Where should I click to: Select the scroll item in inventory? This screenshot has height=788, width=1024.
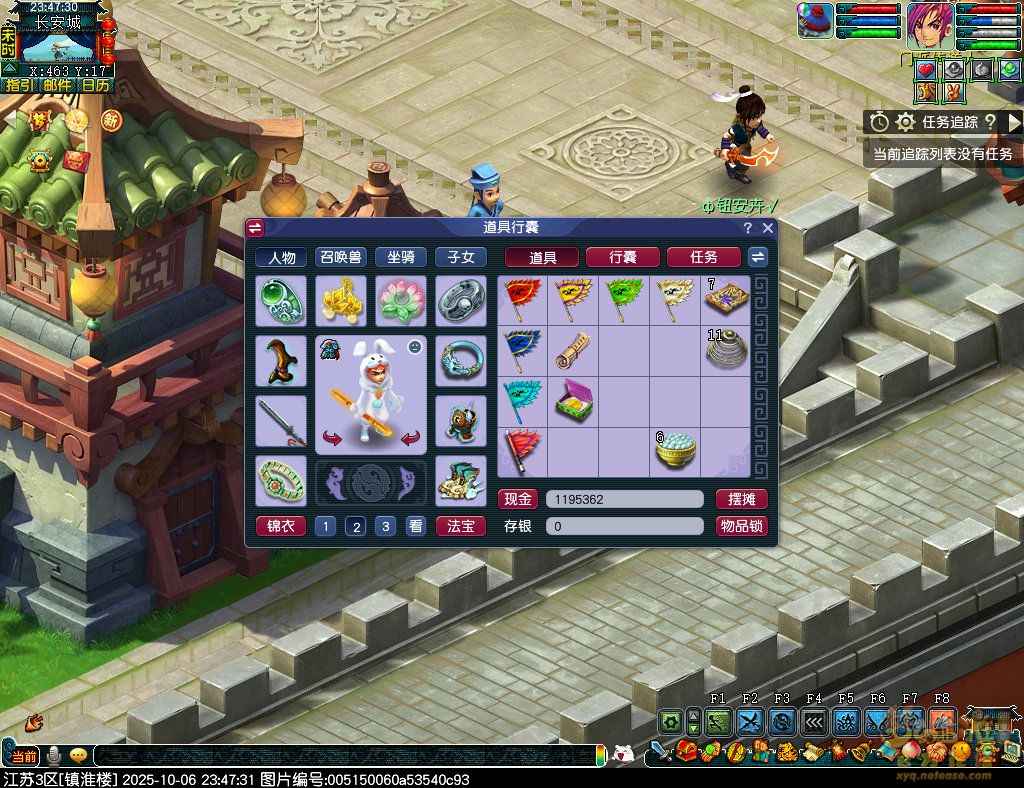[x=573, y=351]
